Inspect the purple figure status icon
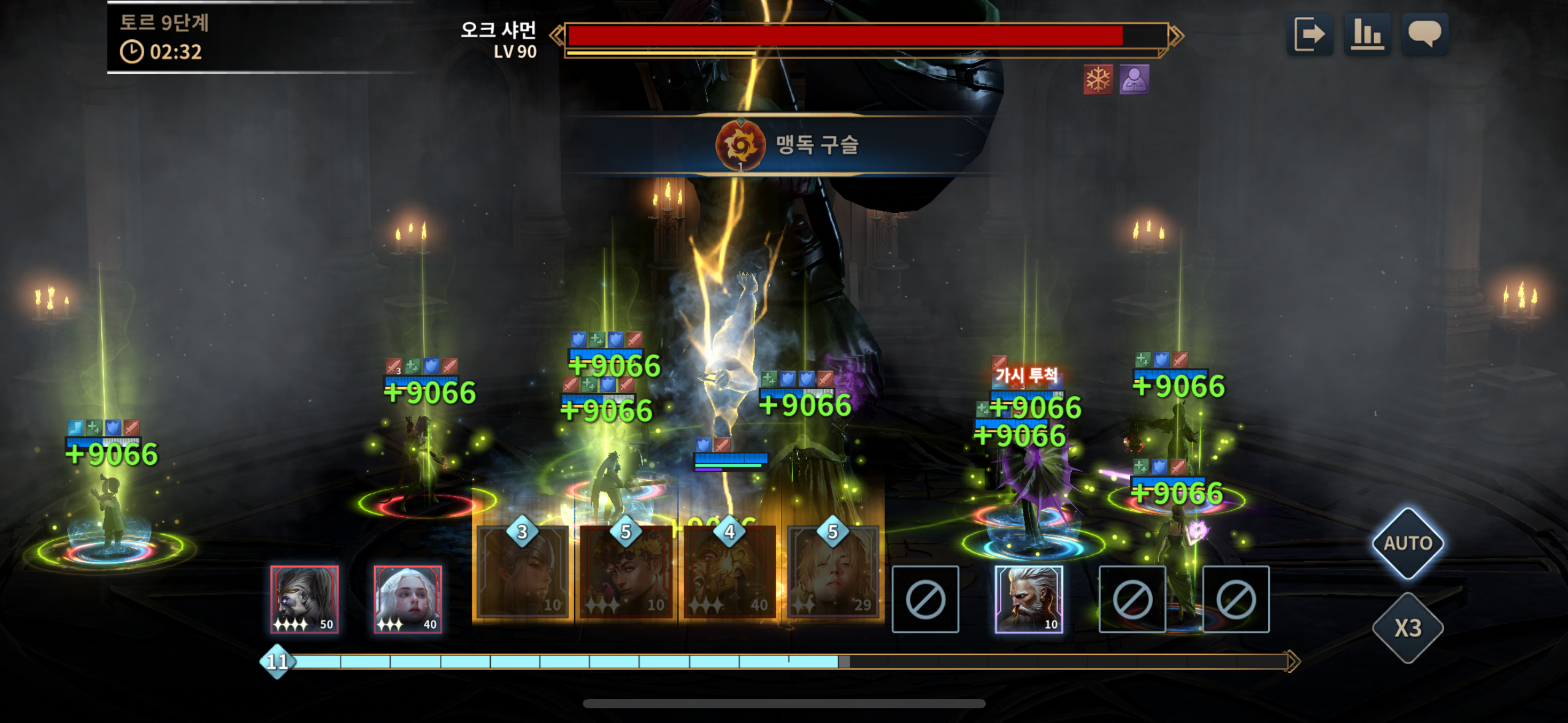1568x723 pixels. (x=1134, y=80)
